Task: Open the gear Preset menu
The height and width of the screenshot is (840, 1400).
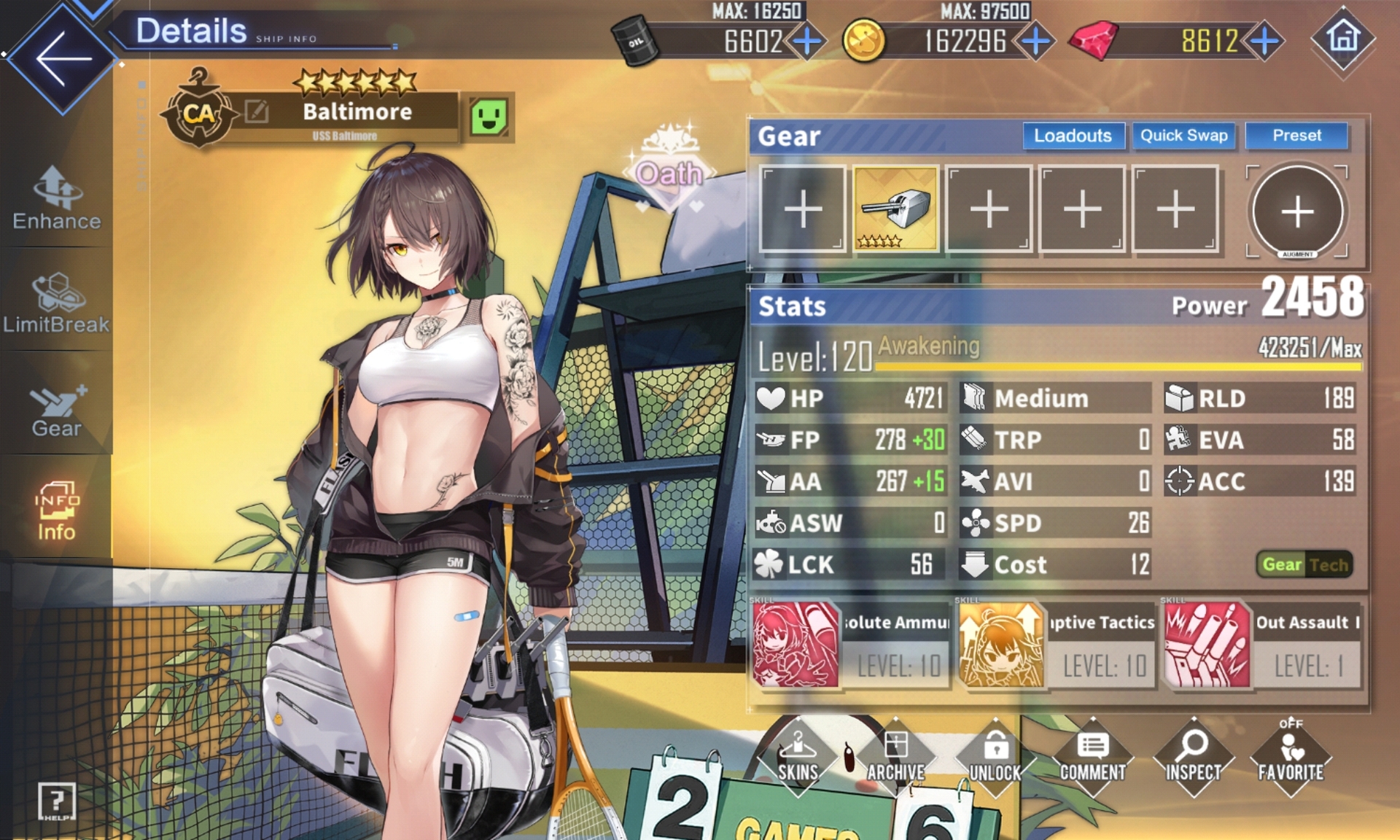Action: click(1296, 136)
